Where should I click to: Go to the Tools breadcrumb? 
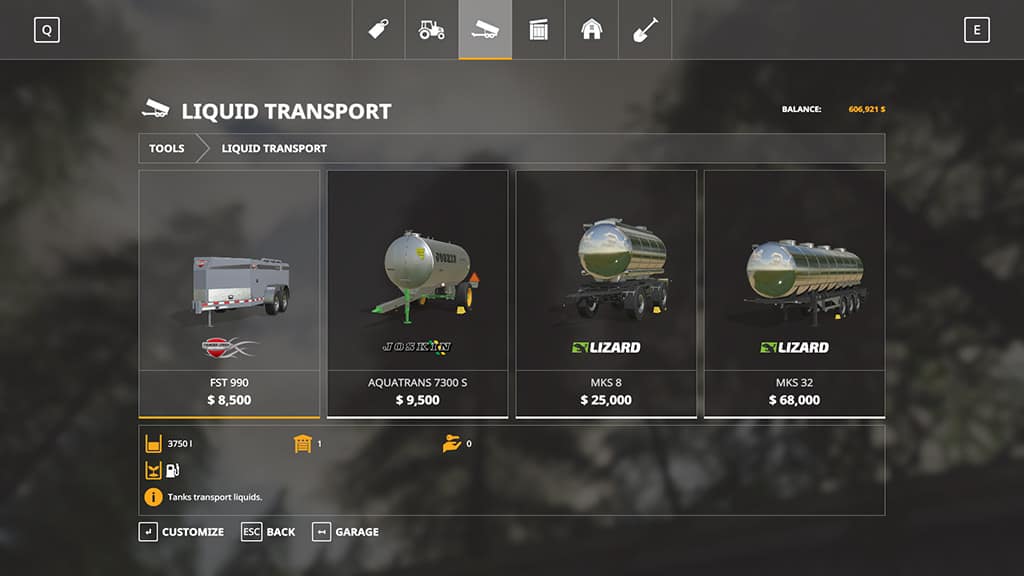point(167,148)
